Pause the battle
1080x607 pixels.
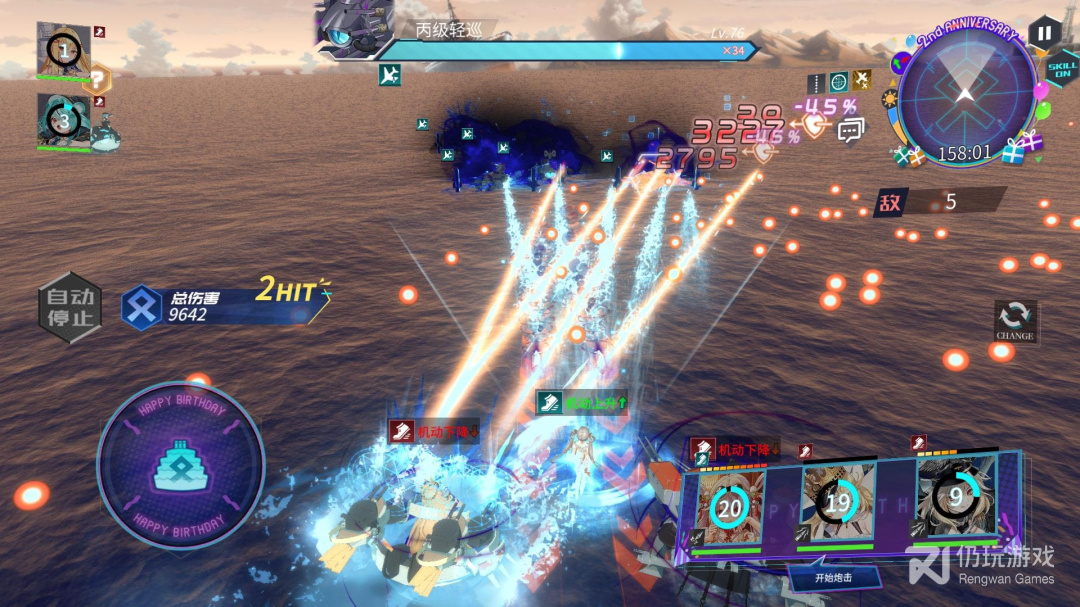pos(1043,32)
